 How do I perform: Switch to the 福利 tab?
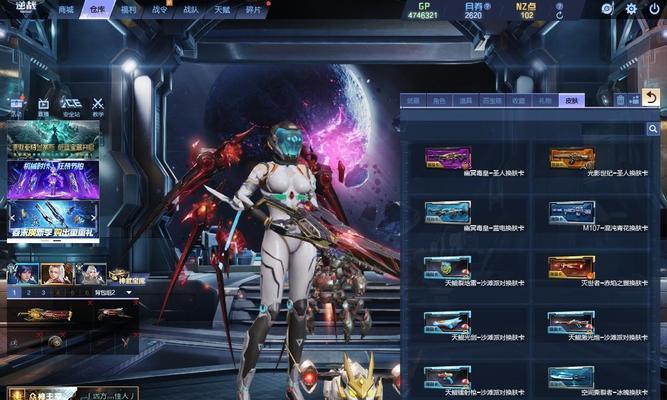pos(128,9)
